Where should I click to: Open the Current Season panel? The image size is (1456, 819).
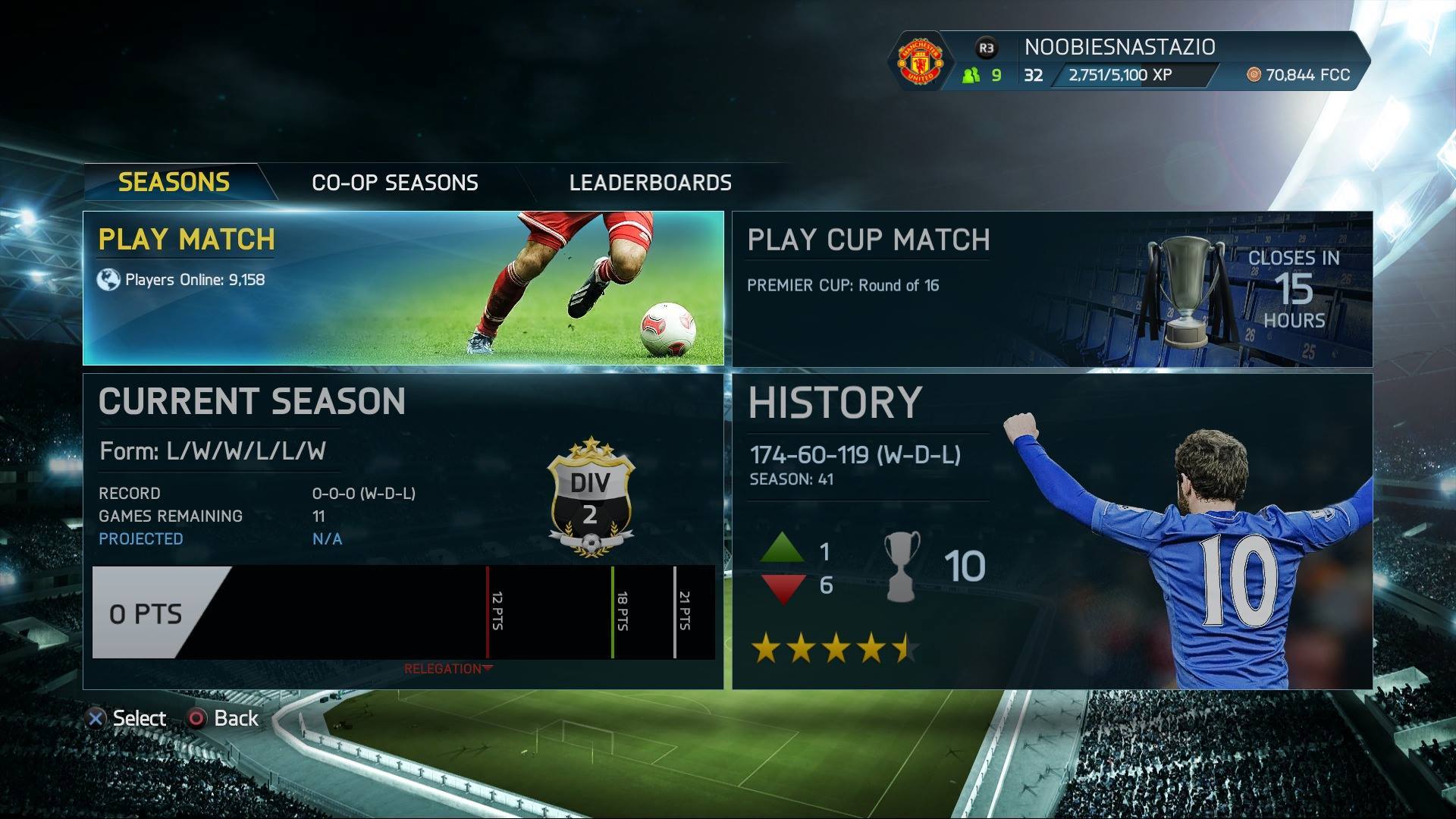pyautogui.click(x=403, y=531)
